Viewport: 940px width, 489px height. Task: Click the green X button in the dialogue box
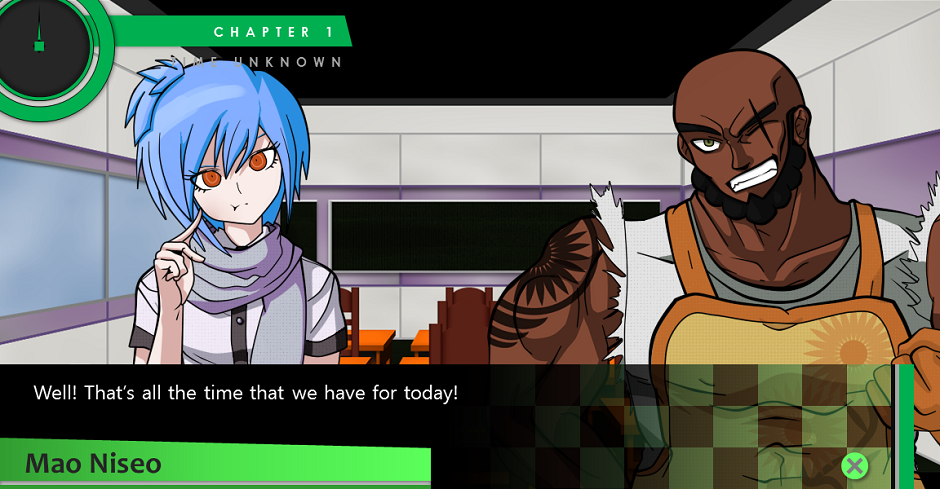(x=853, y=465)
